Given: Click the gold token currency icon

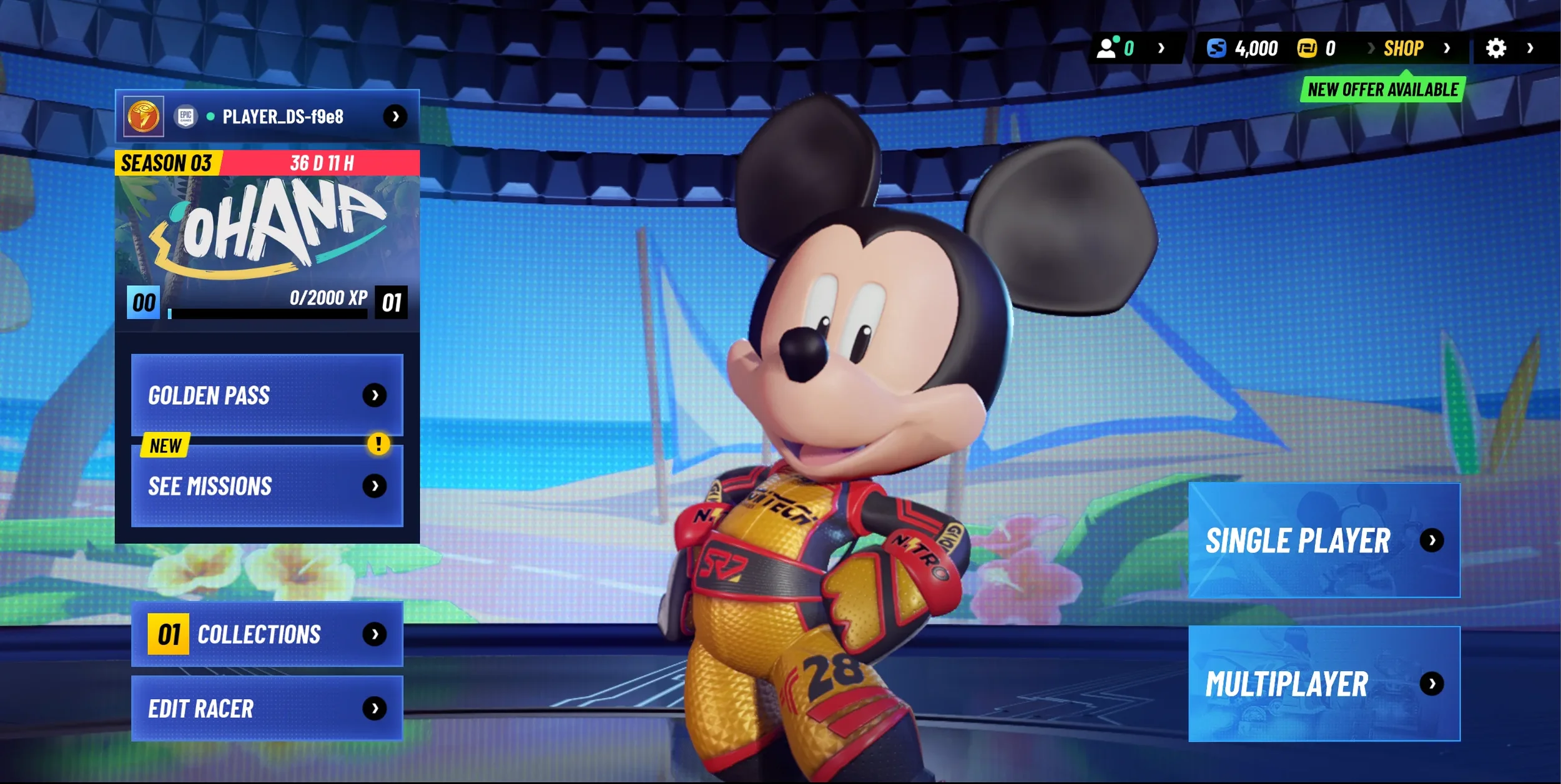Looking at the screenshot, I should click(1306, 48).
